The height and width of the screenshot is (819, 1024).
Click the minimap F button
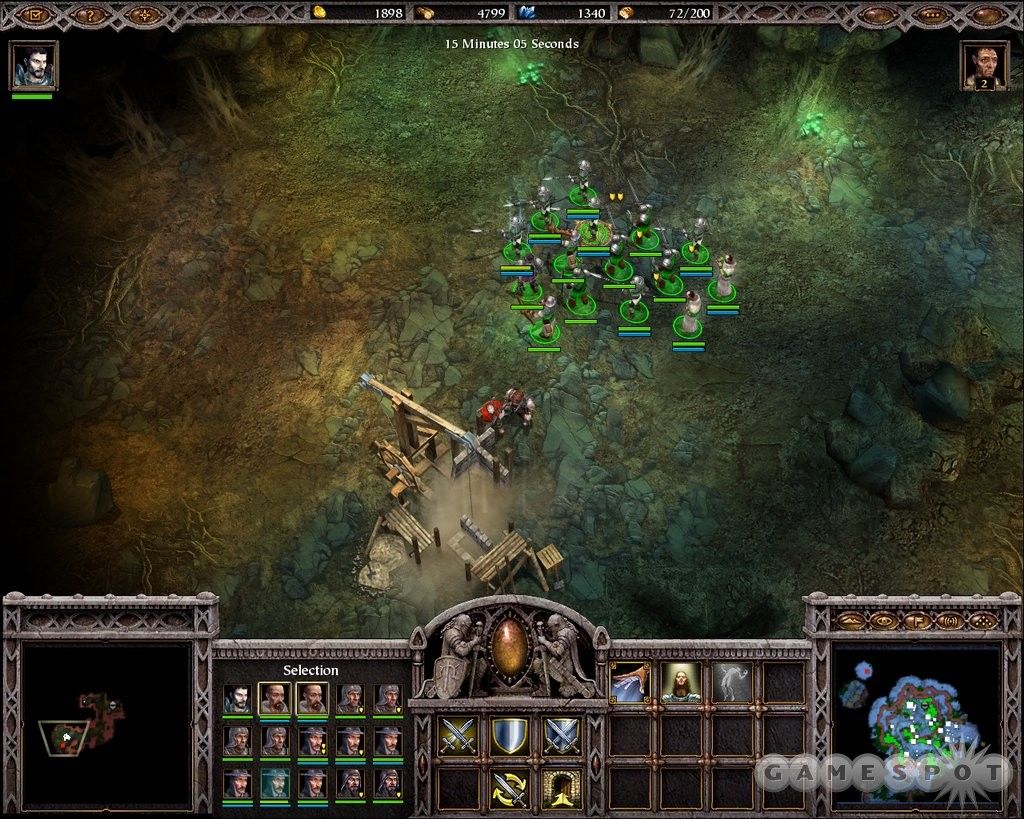[917, 621]
